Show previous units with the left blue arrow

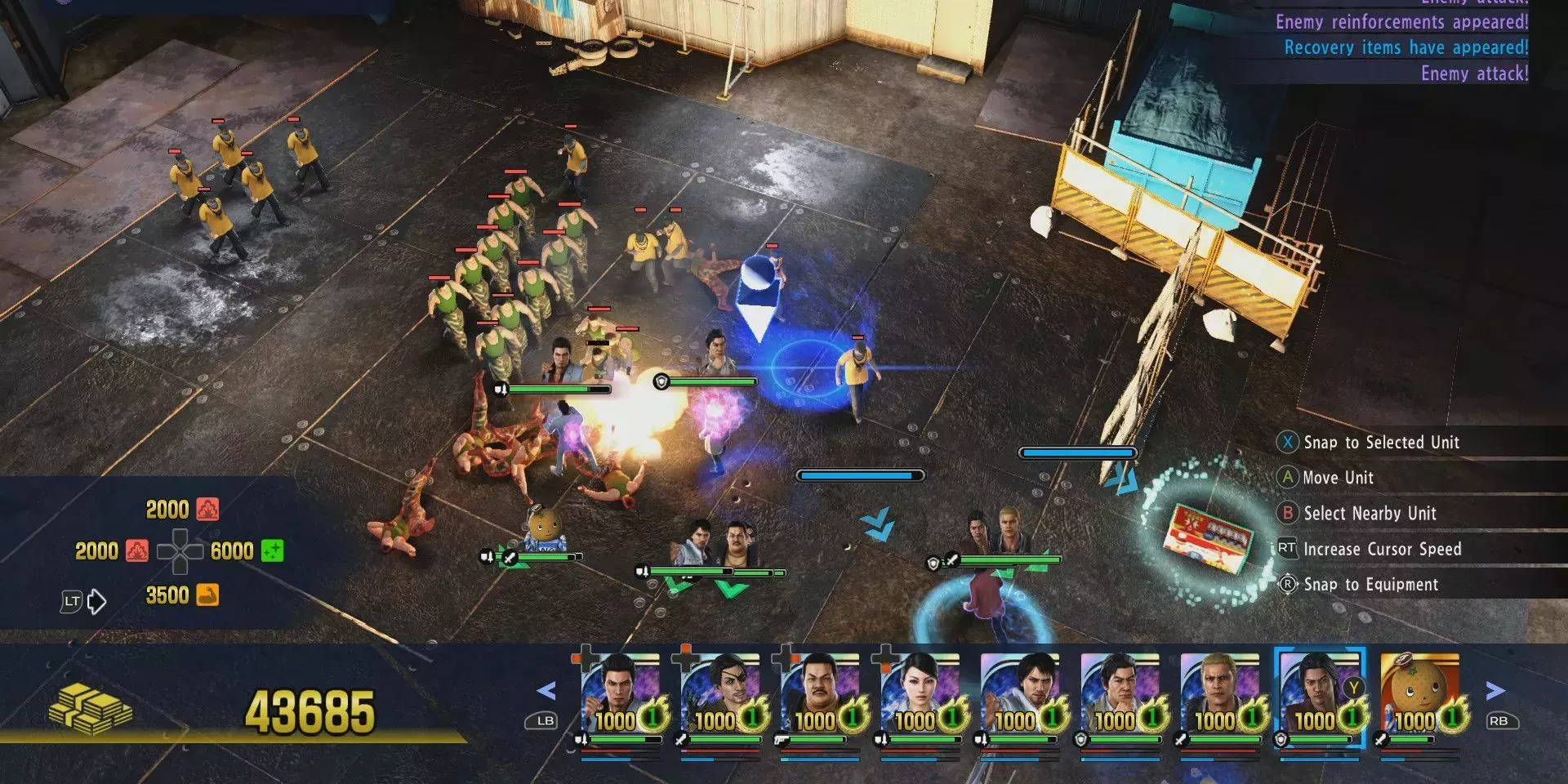click(546, 691)
